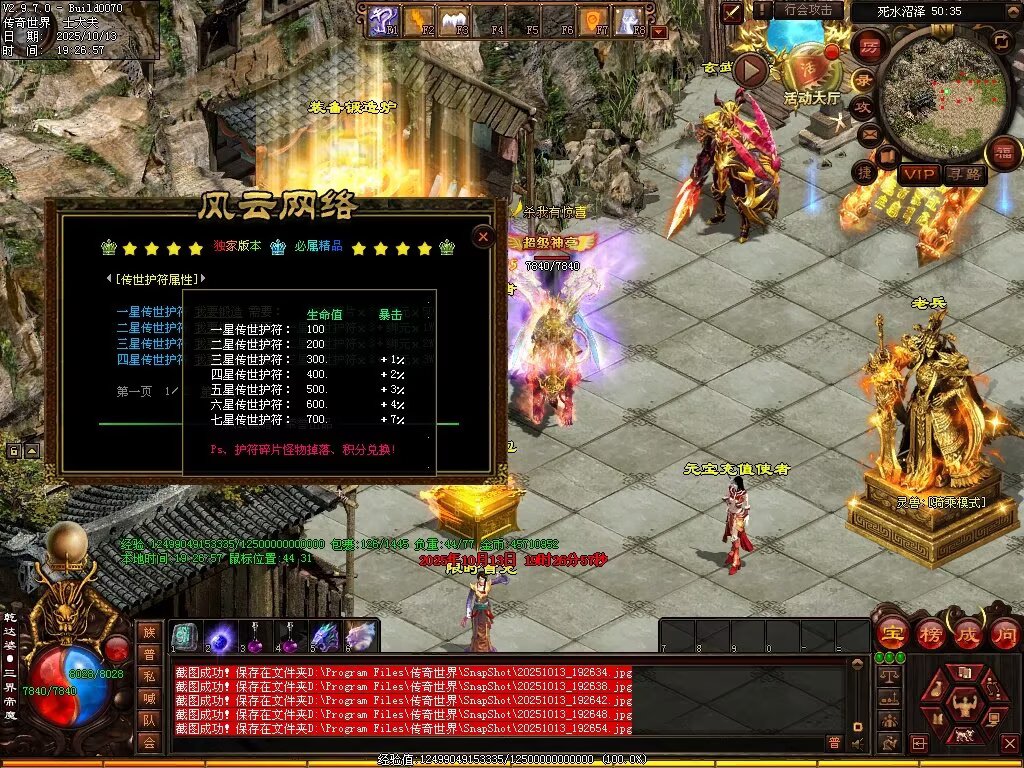1024x768 pixels.
Task: Switch chat to 队 team channel
Action: [x=149, y=720]
